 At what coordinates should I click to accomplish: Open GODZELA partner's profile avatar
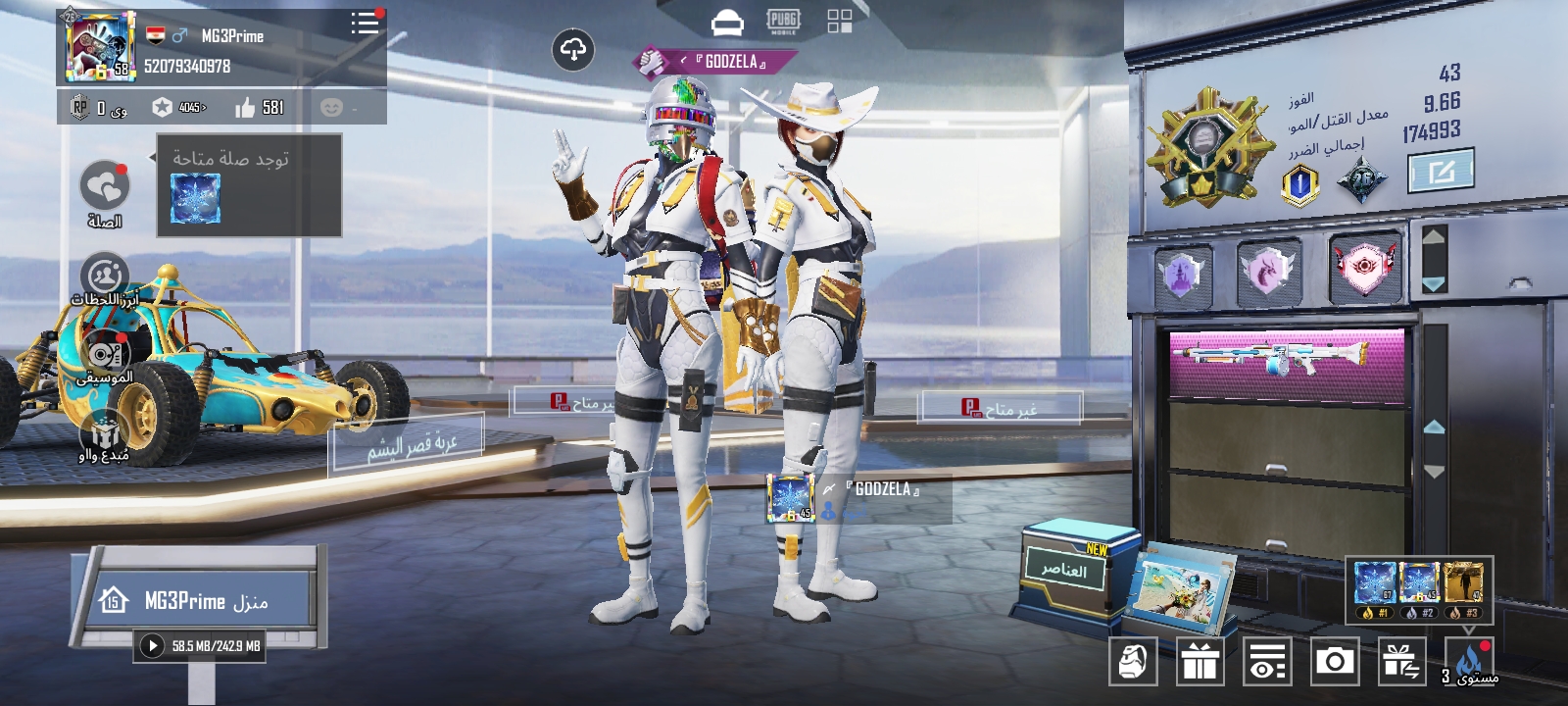pyautogui.click(x=791, y=497)
